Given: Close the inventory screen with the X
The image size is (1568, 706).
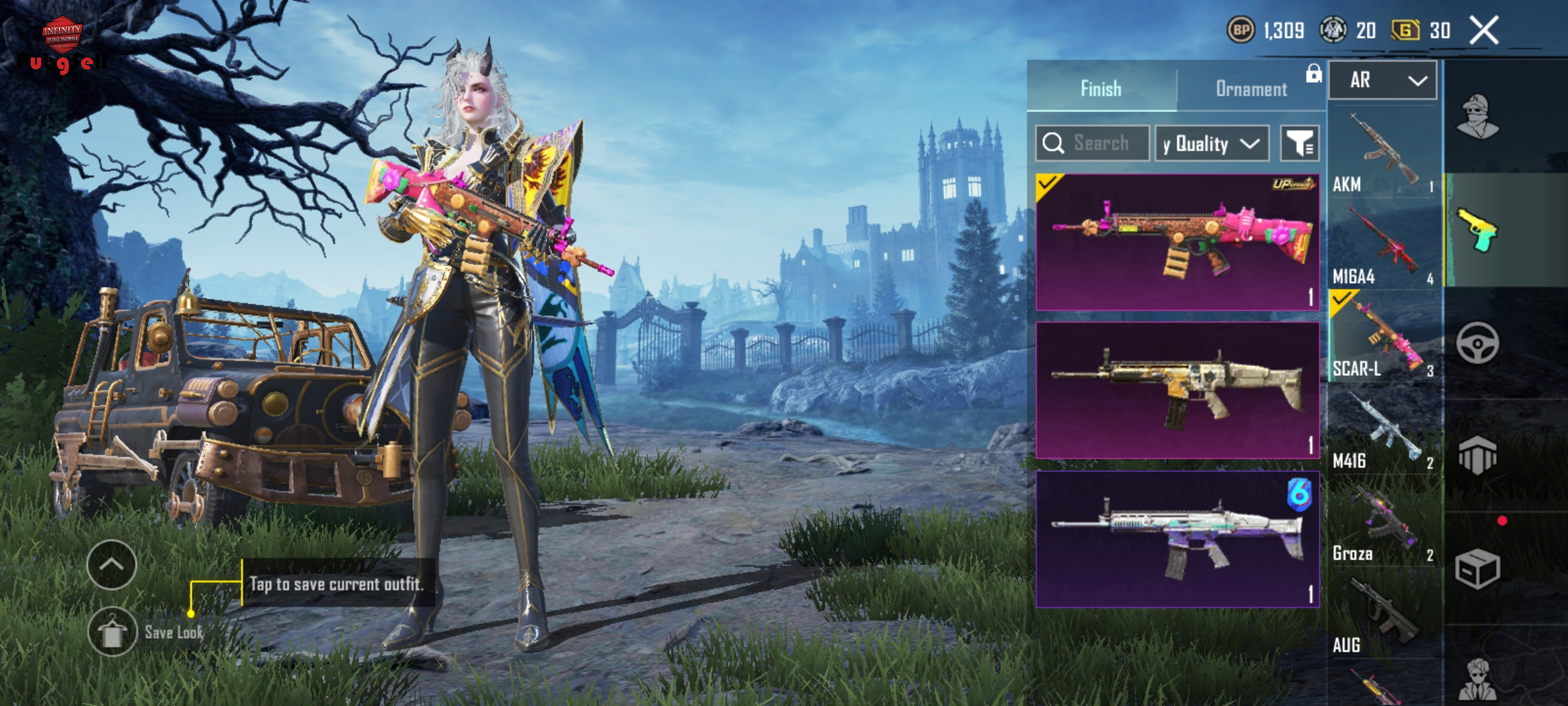Looking at the screenshot, I should pos(1484,31).
